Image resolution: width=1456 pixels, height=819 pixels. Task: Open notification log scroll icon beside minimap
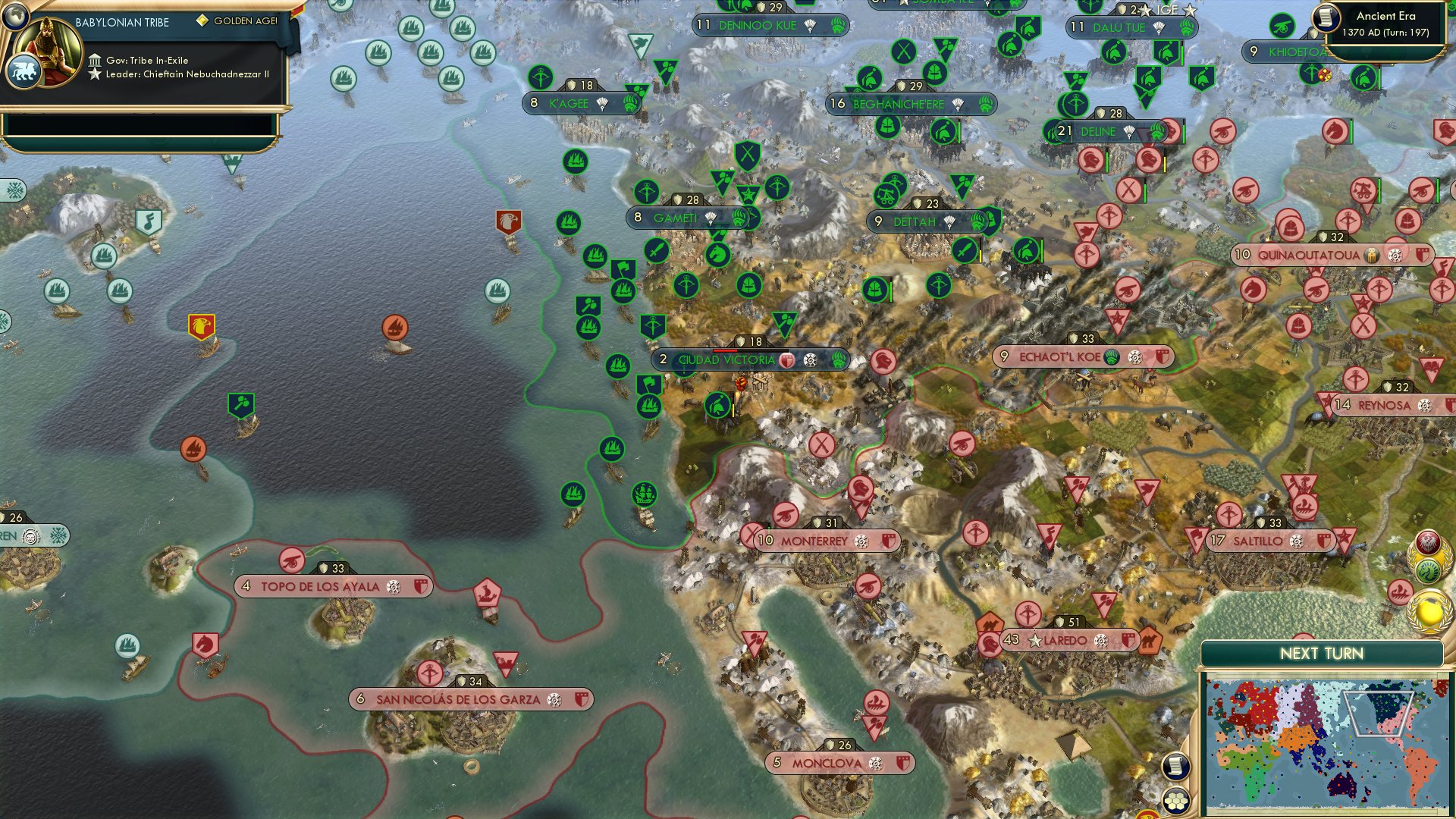click(x=1178, y=767)
